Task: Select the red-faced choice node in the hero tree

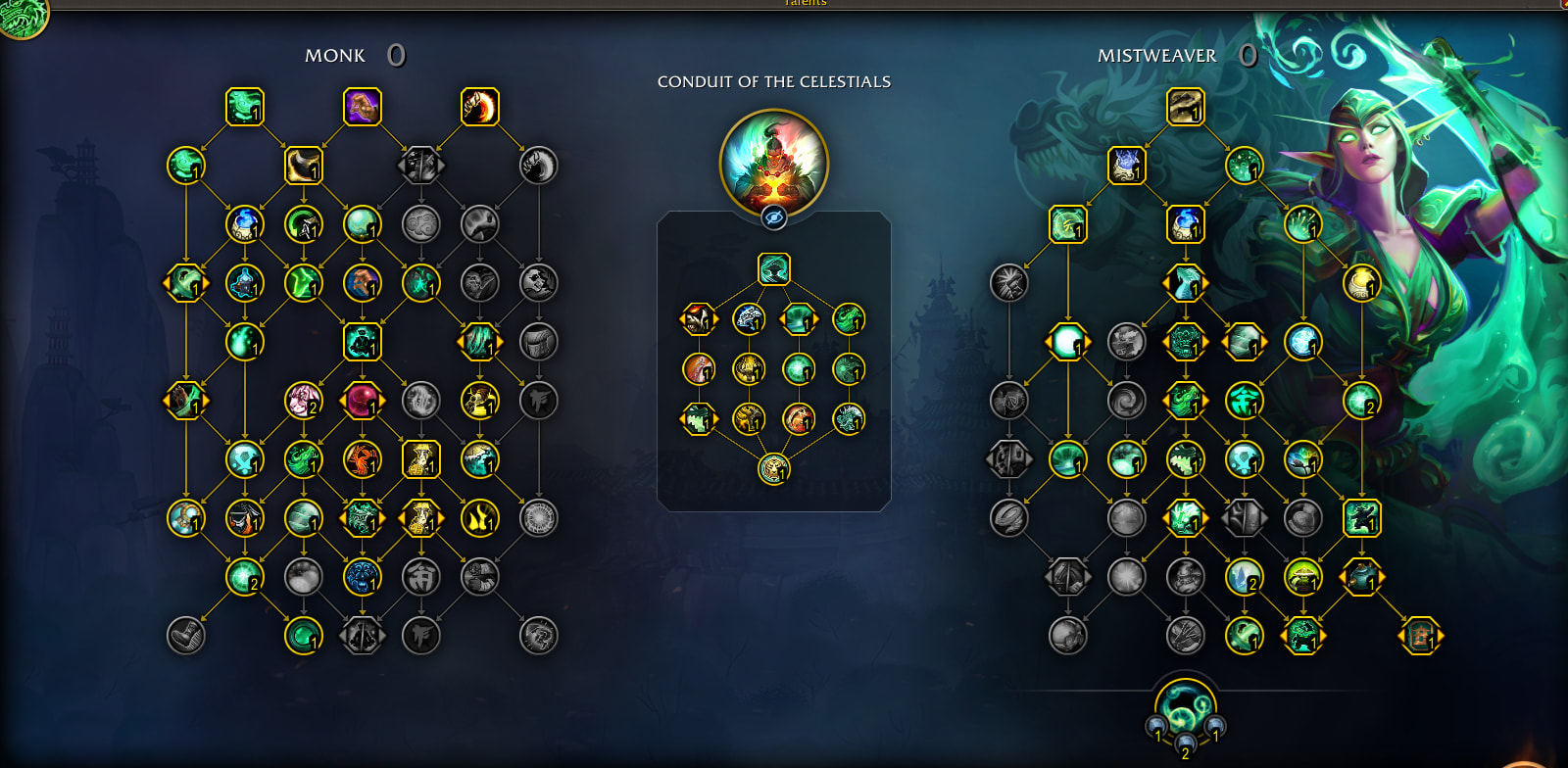Action: pos(699,319)
